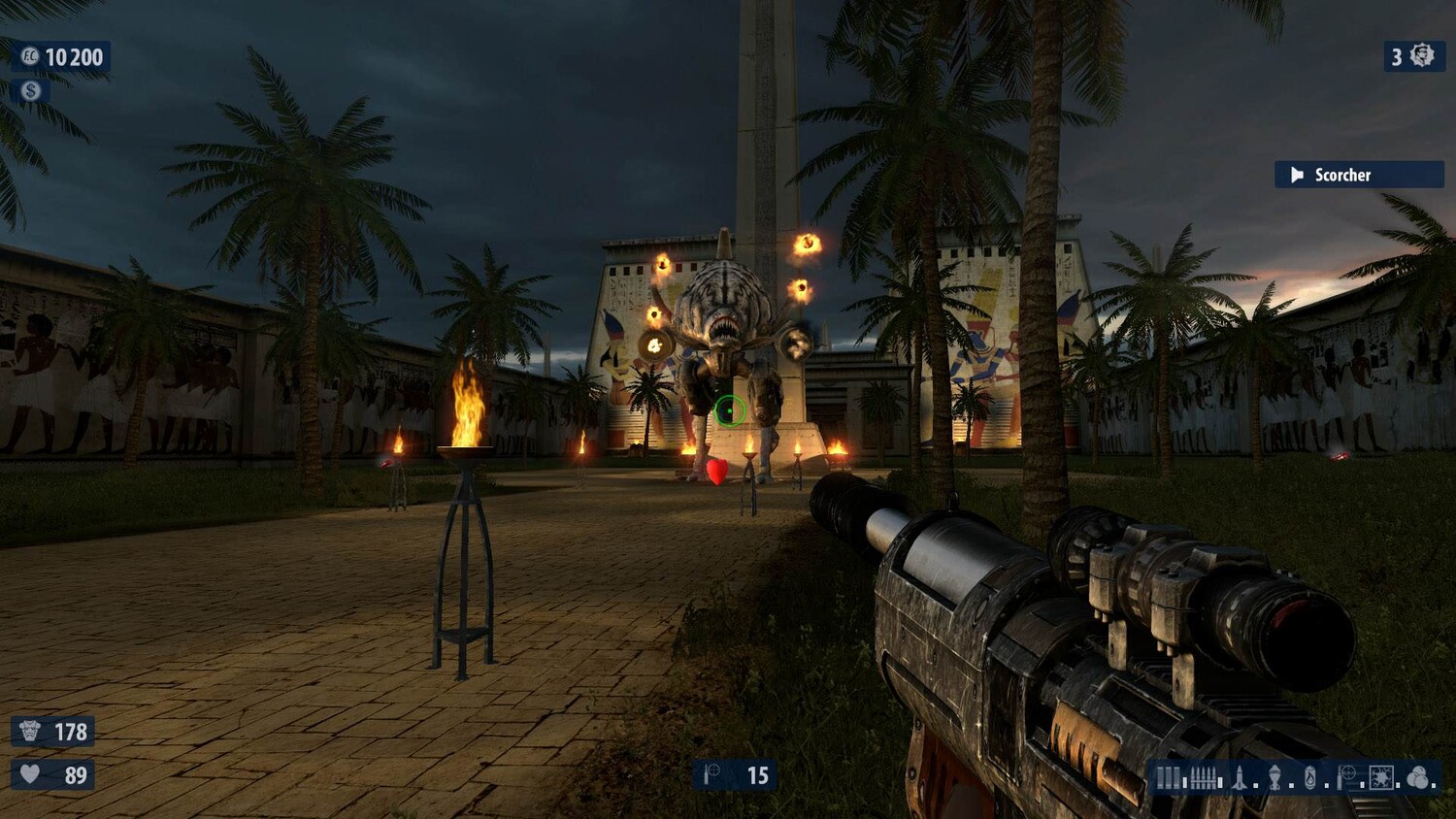Choose the grenade ammo icon
The height and width of the screenshot is (819, 1456).
(x=1275, y=777)
